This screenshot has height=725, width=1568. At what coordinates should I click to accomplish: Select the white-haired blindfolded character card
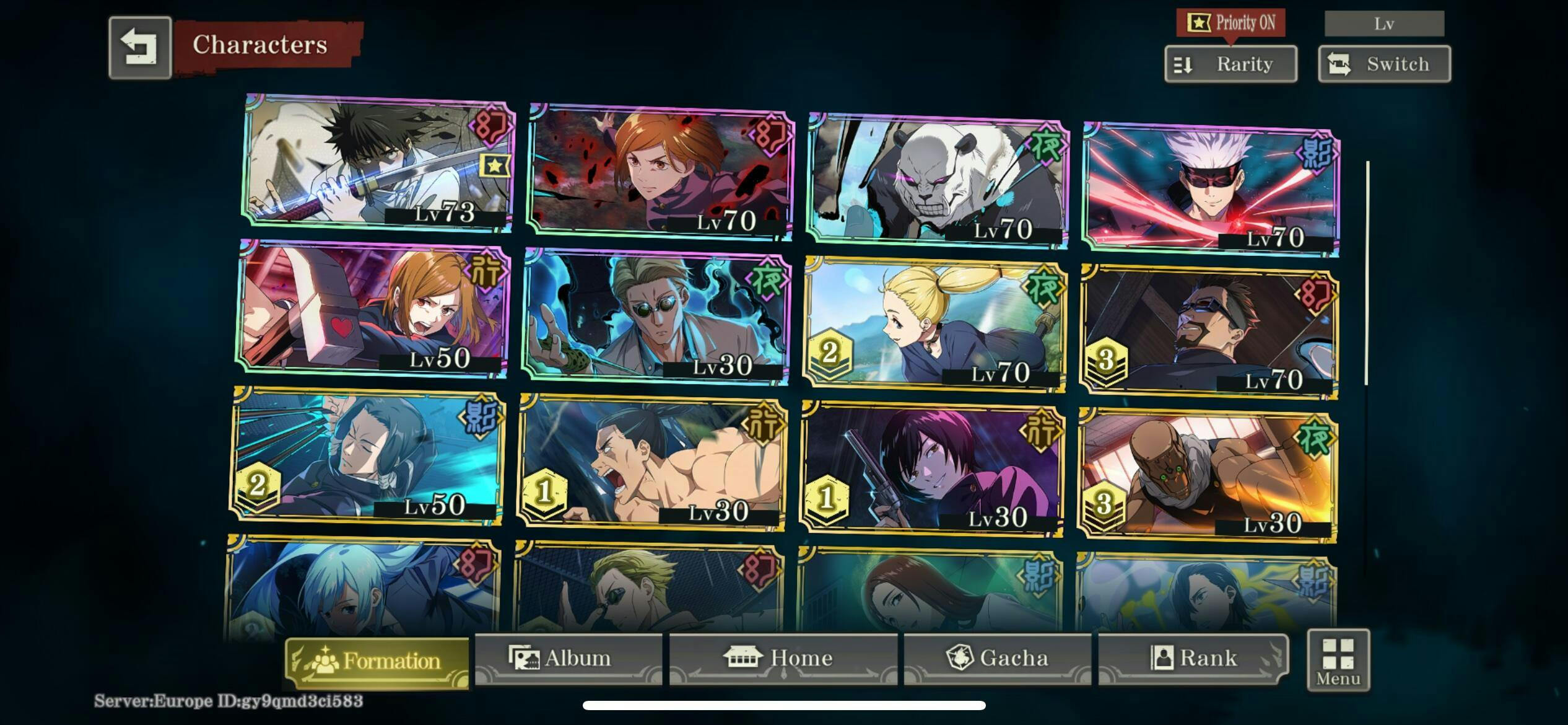pos(1211,189)
